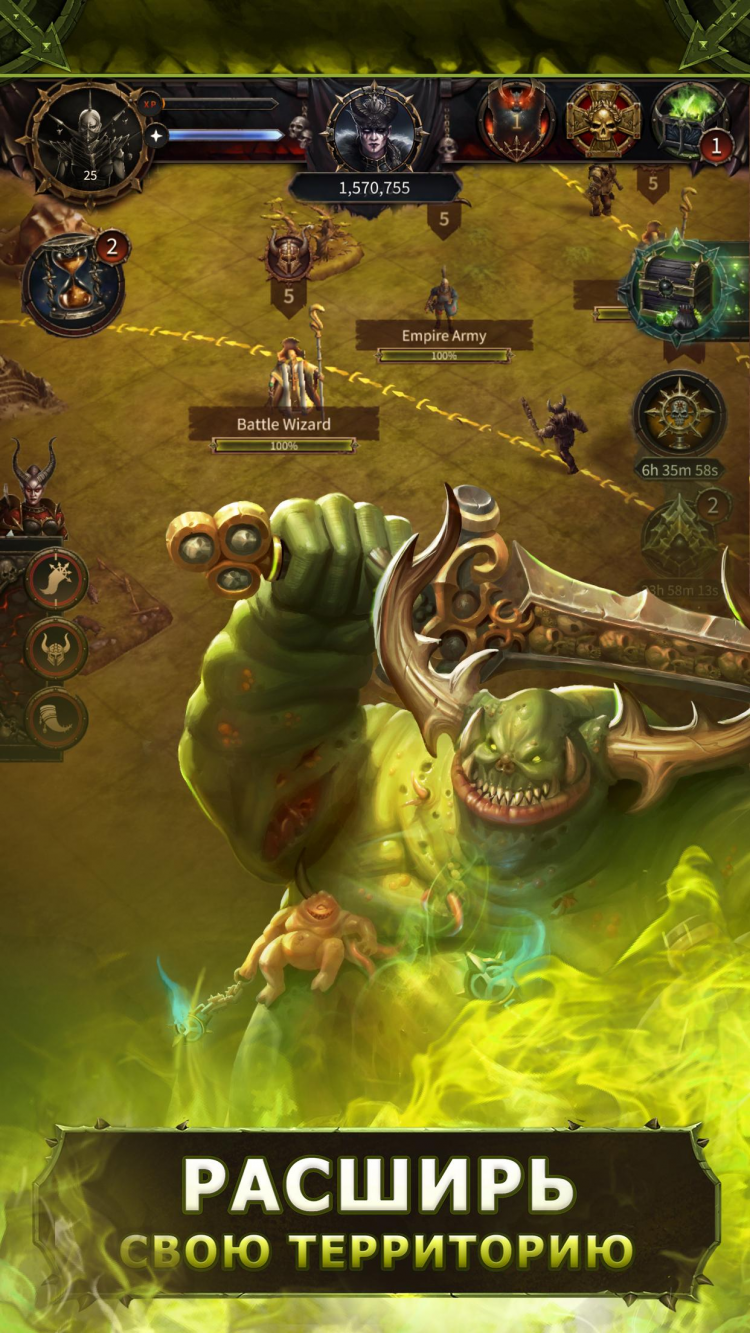Open the faded spiked emblem with badge 2
750x1333 pixels.
coord(680,539)
